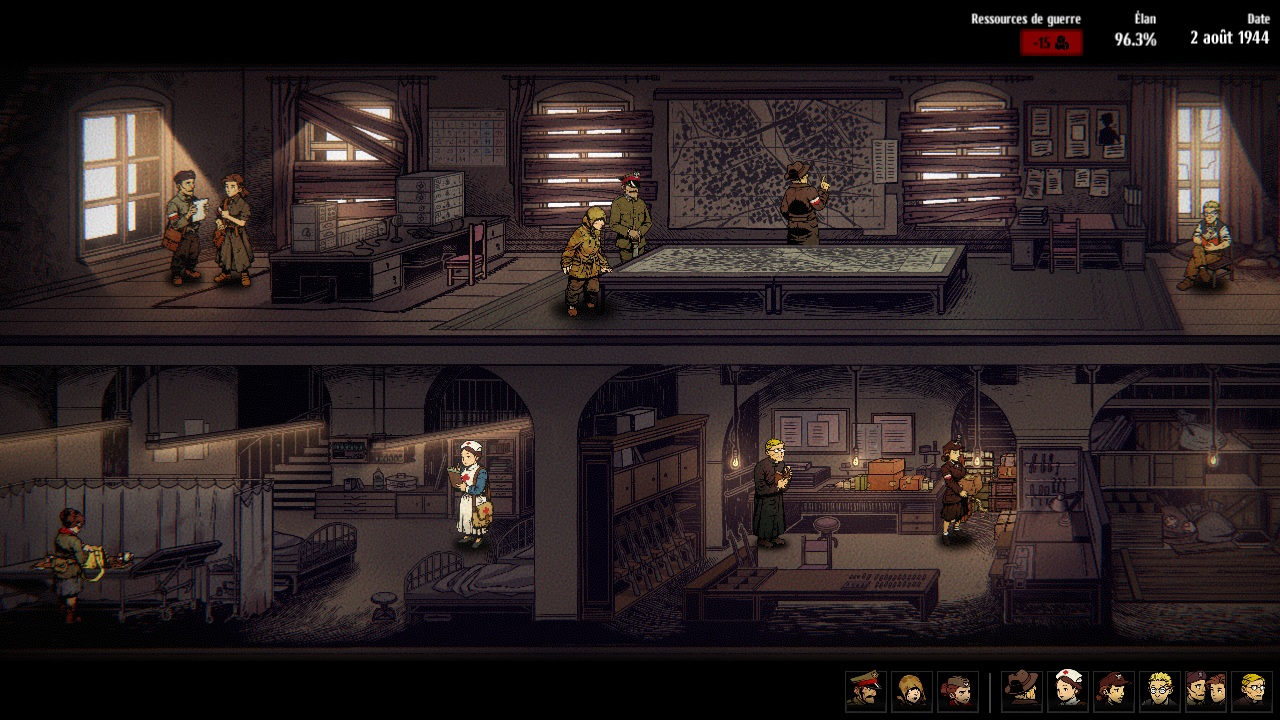Select the spiky blond man with glasses portrait
Screen dimensions: 1280x720
coord(1160,691)
